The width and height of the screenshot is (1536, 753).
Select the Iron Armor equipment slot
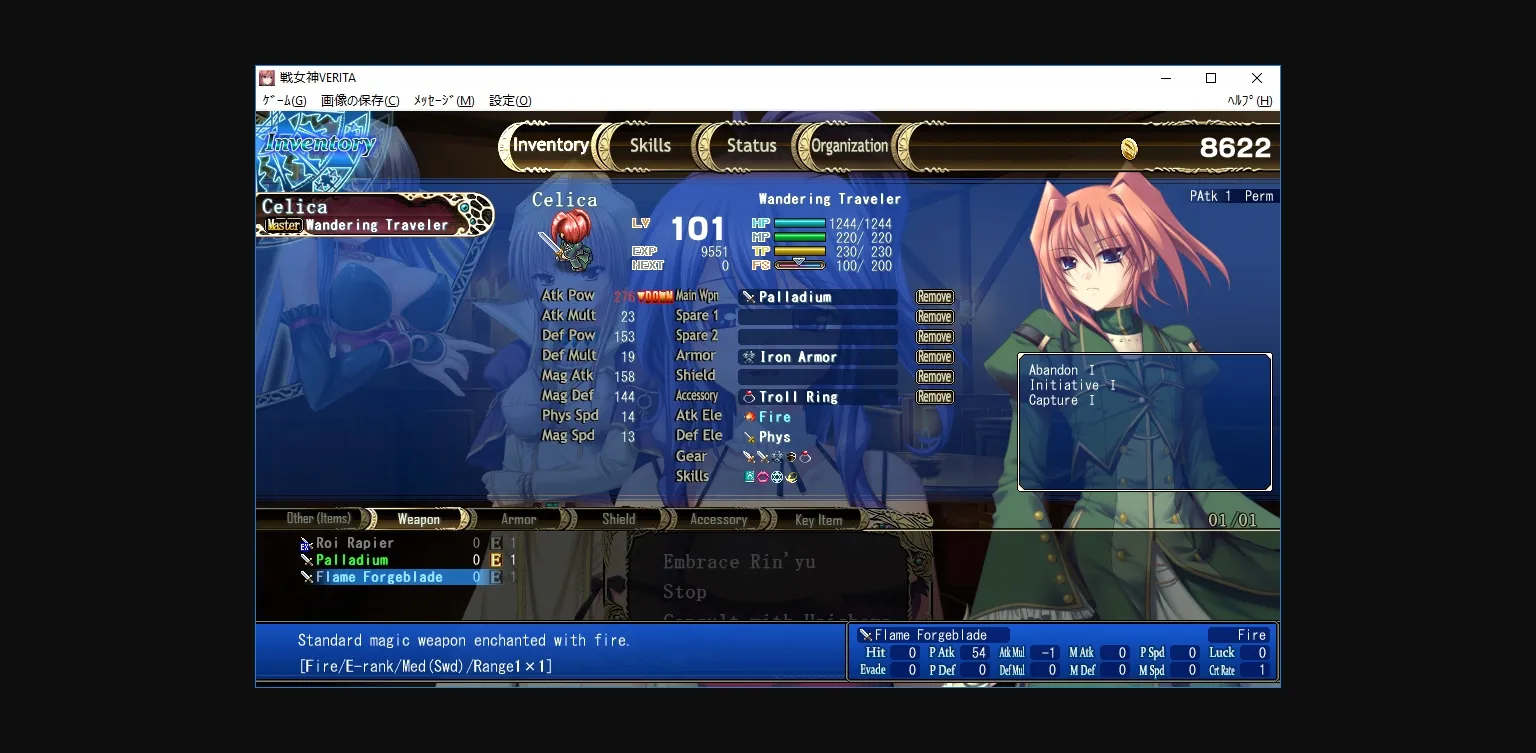(817, 357)
